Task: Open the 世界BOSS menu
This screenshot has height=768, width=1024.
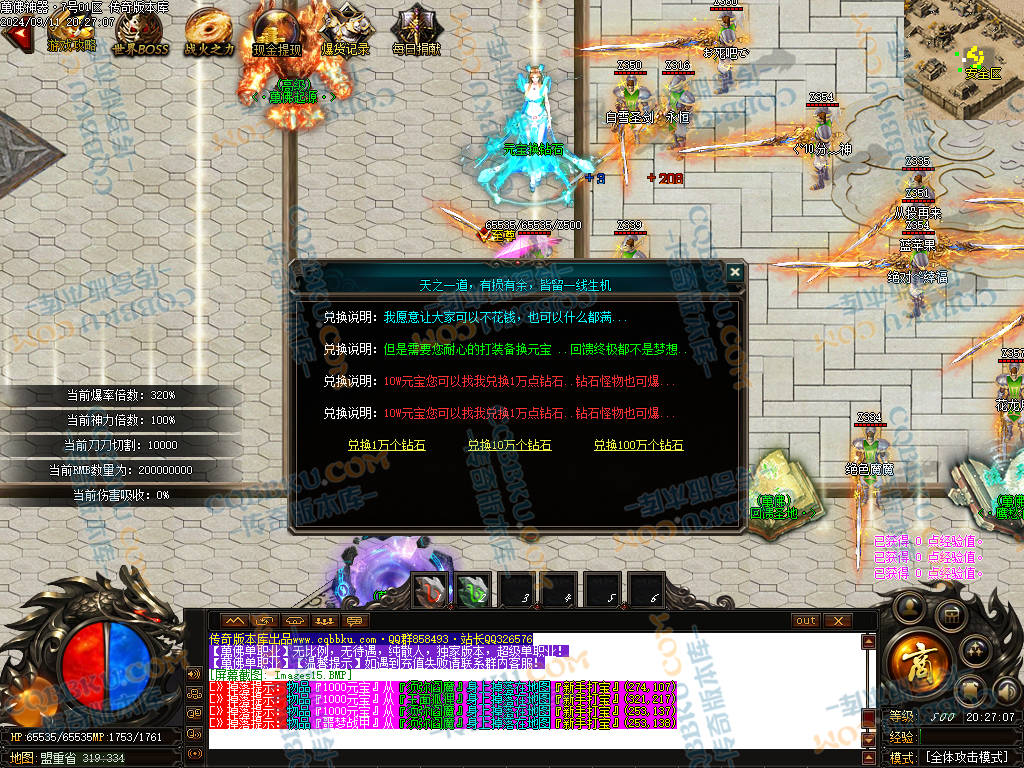Action: (140, 30)
